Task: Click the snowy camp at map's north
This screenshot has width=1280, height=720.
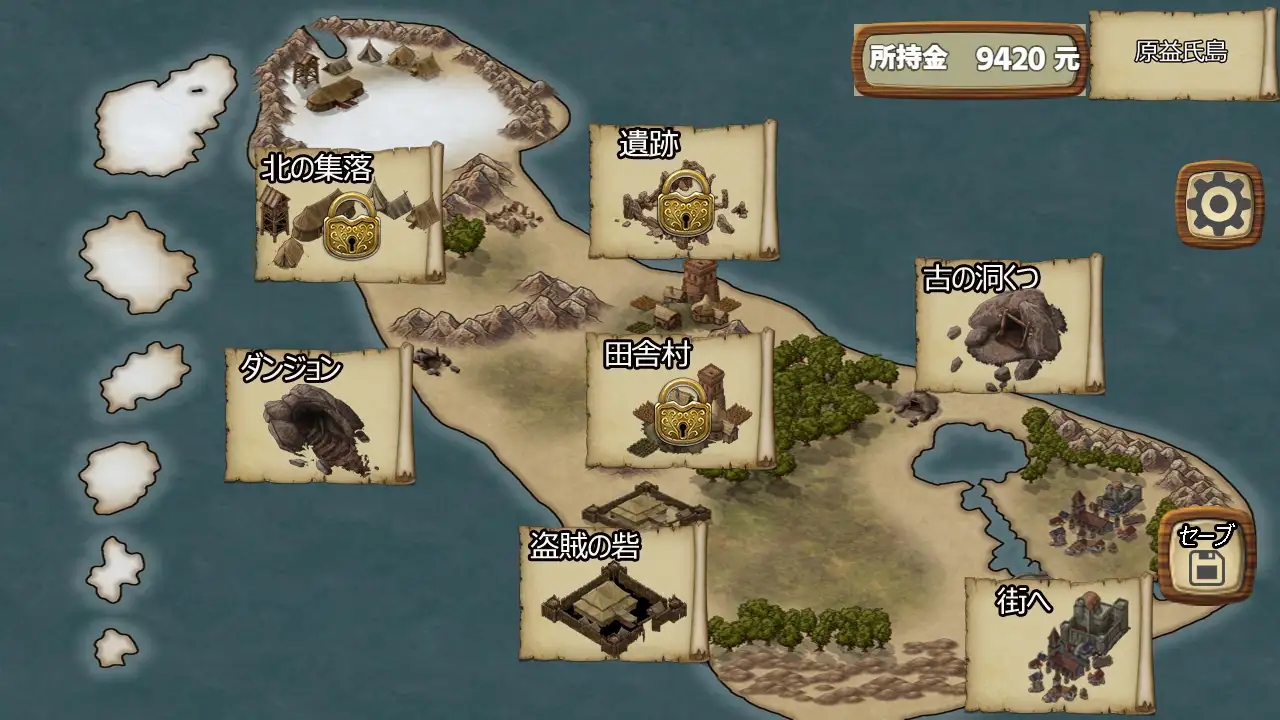Action: pos(365,70)
